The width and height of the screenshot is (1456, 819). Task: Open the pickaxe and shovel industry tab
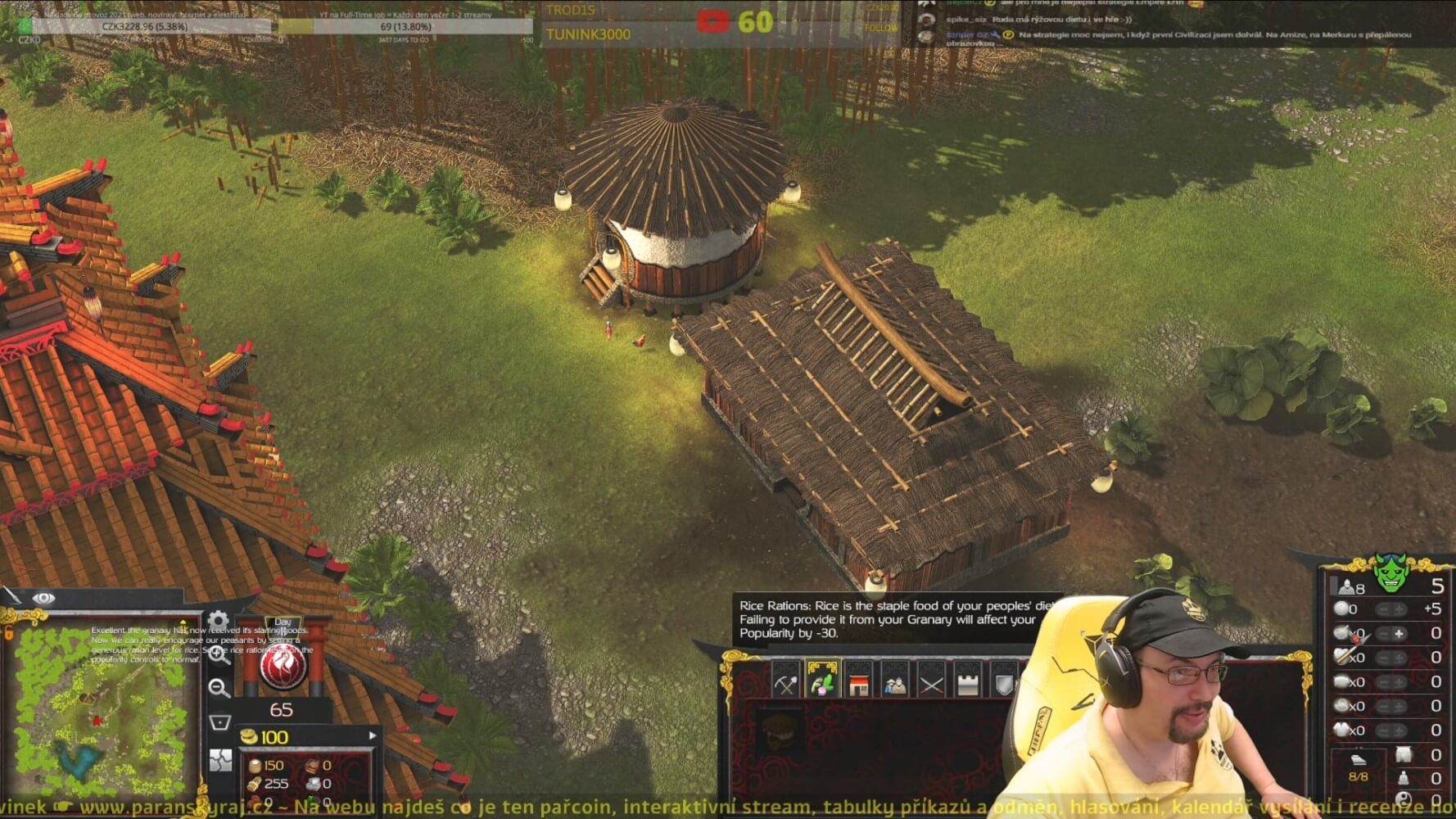click(x=785, y=683)
